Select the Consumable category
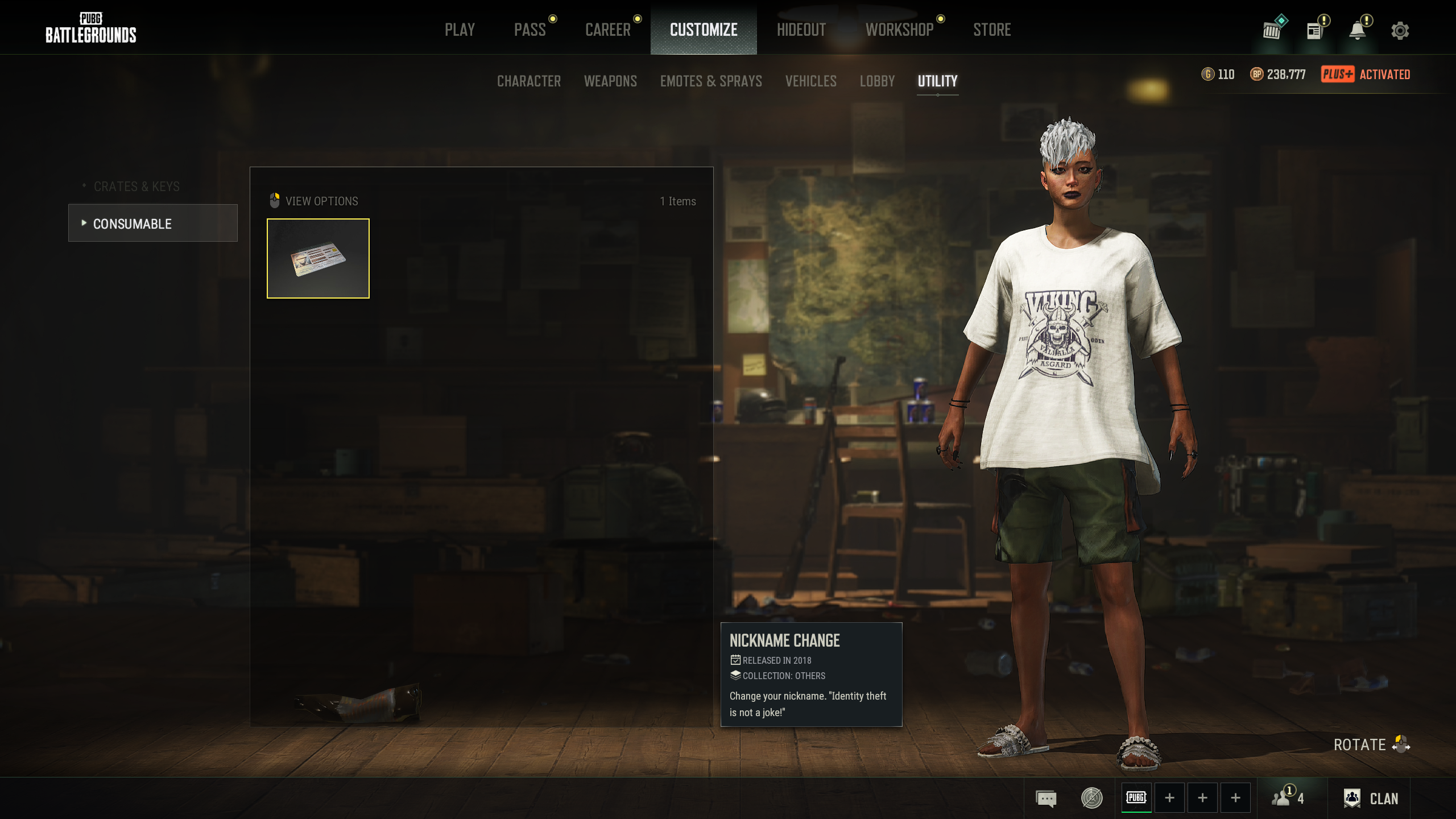This screenshot has width=1456, height=819. click(x=152, y=224)
